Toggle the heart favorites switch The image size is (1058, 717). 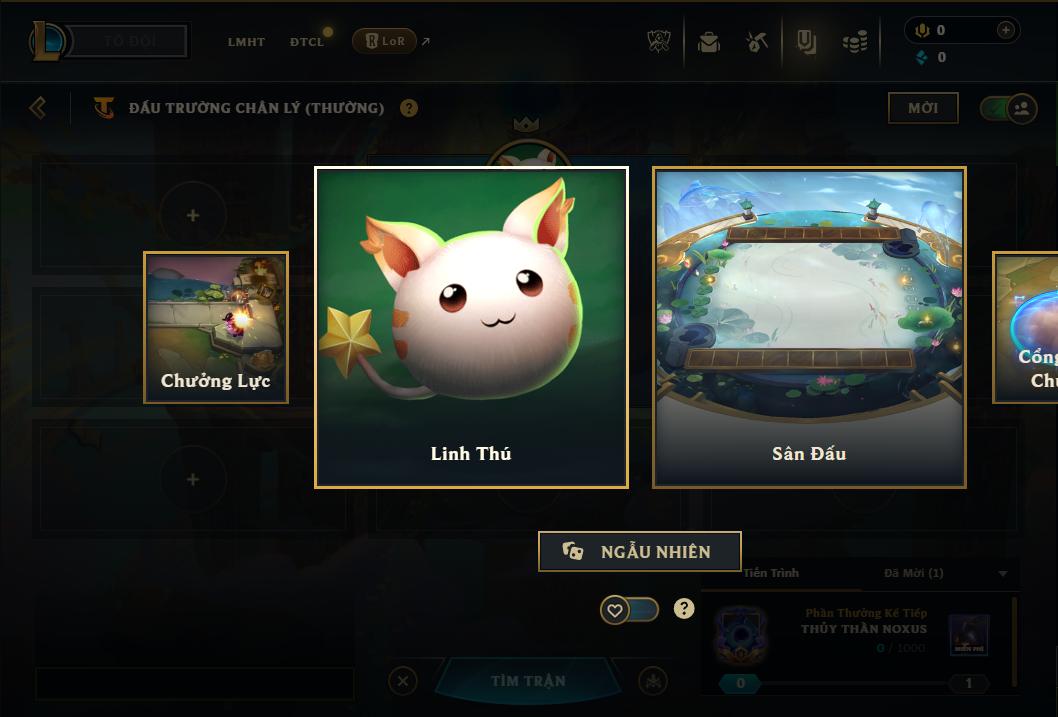tap(629, 609)
